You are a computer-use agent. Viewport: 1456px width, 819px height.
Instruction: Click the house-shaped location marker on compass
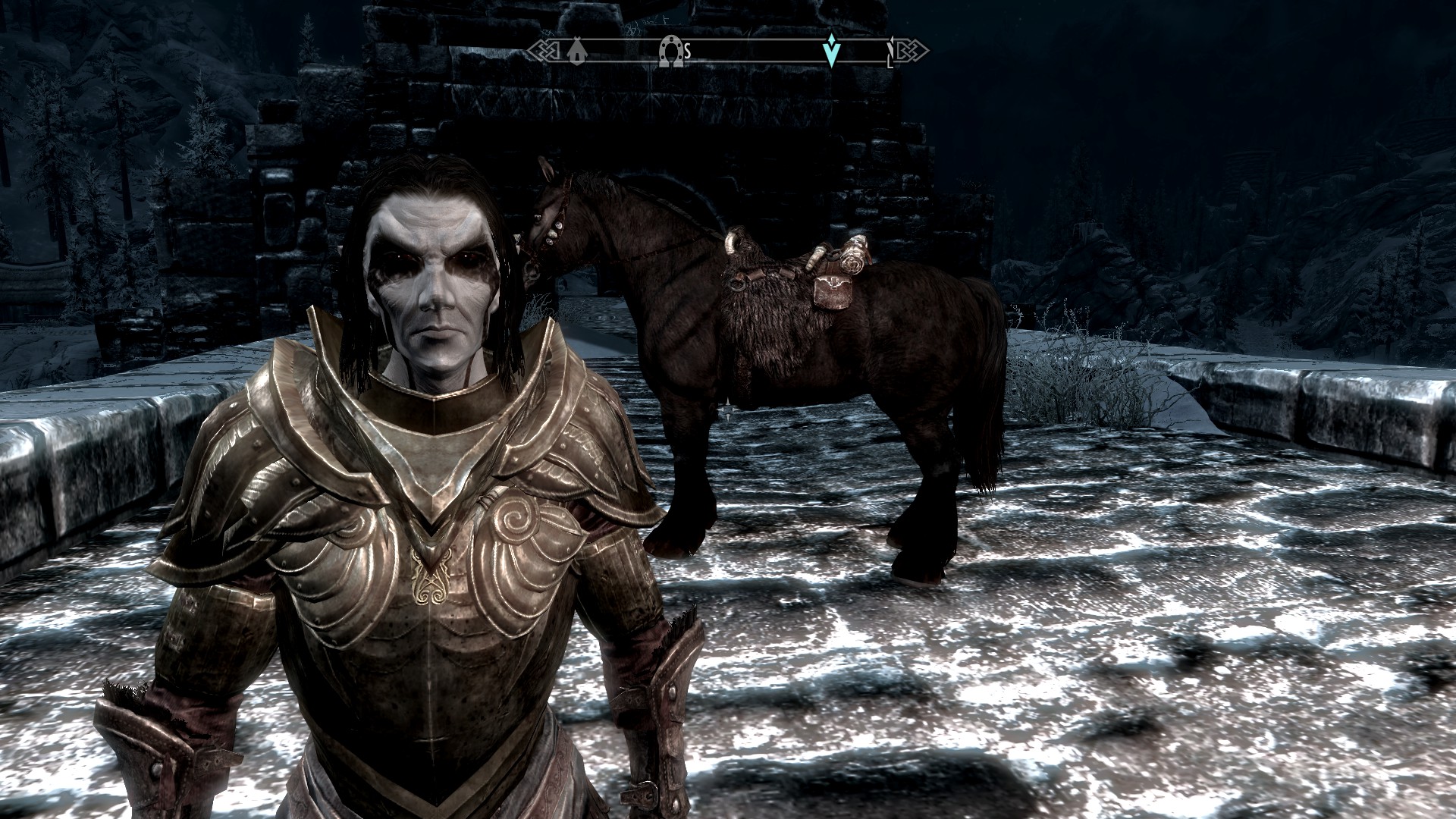tap(577, 52)
